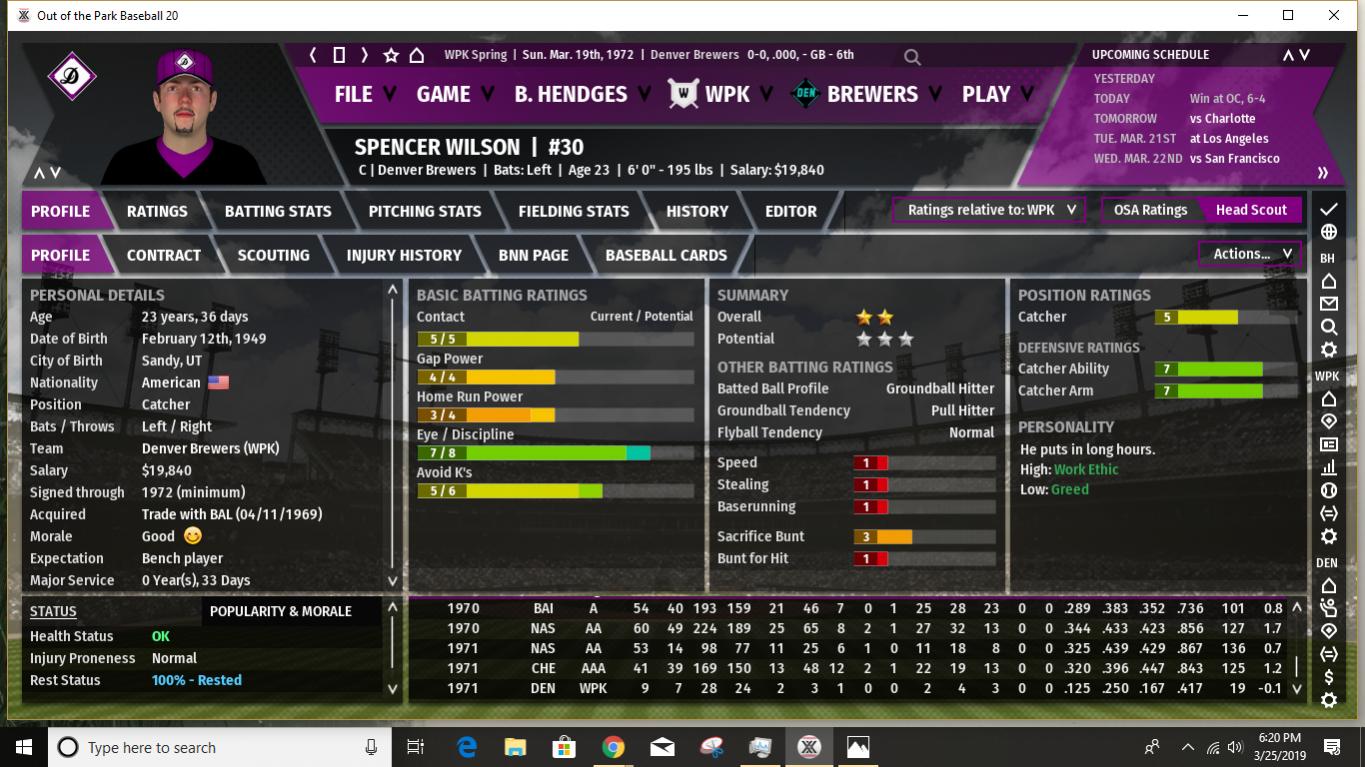Show the FIELDING STATS tab
The image size is (1365, 767).
pos(573,211)
